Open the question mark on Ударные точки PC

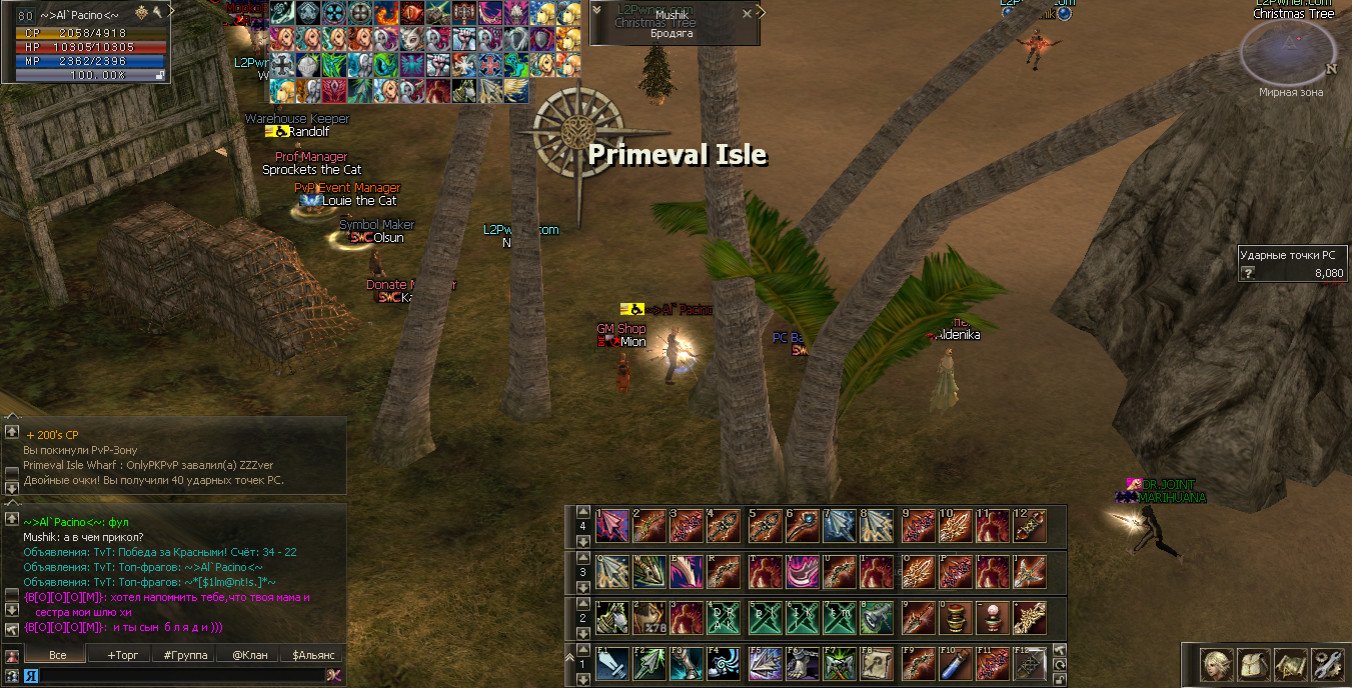[1248, 273]
